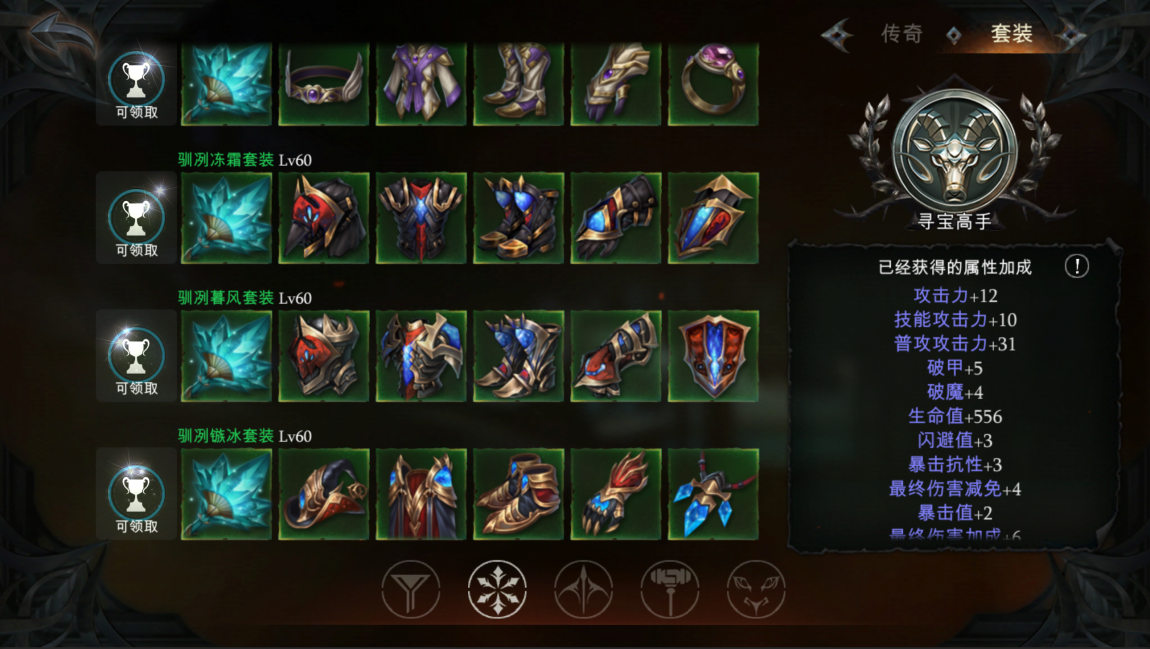Switch to the snowflake class filter
The width and height of the screenshot is (1150, 649).
[x=497, y=589]
